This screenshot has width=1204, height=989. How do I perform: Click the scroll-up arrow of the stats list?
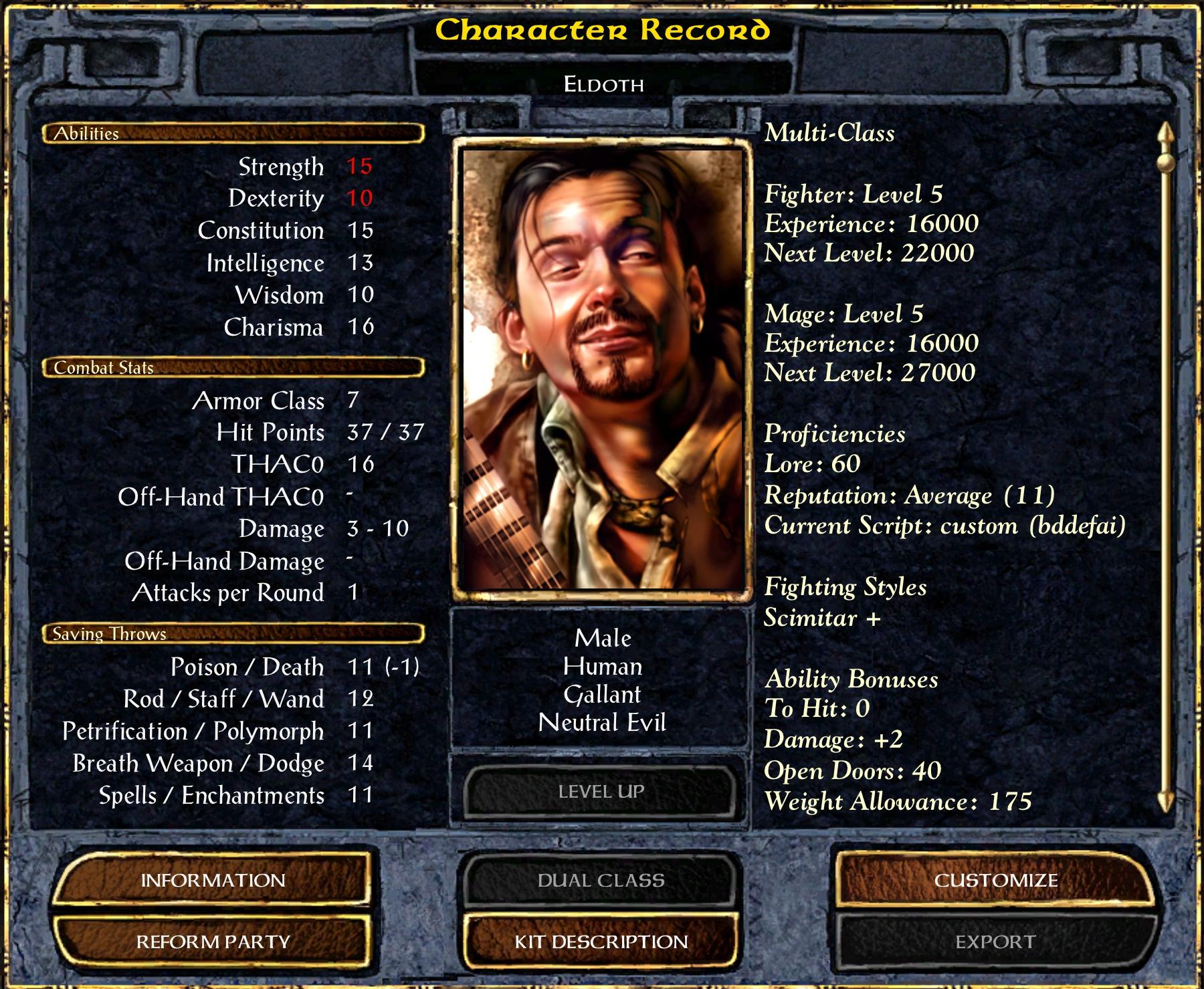pos(1166,134)
